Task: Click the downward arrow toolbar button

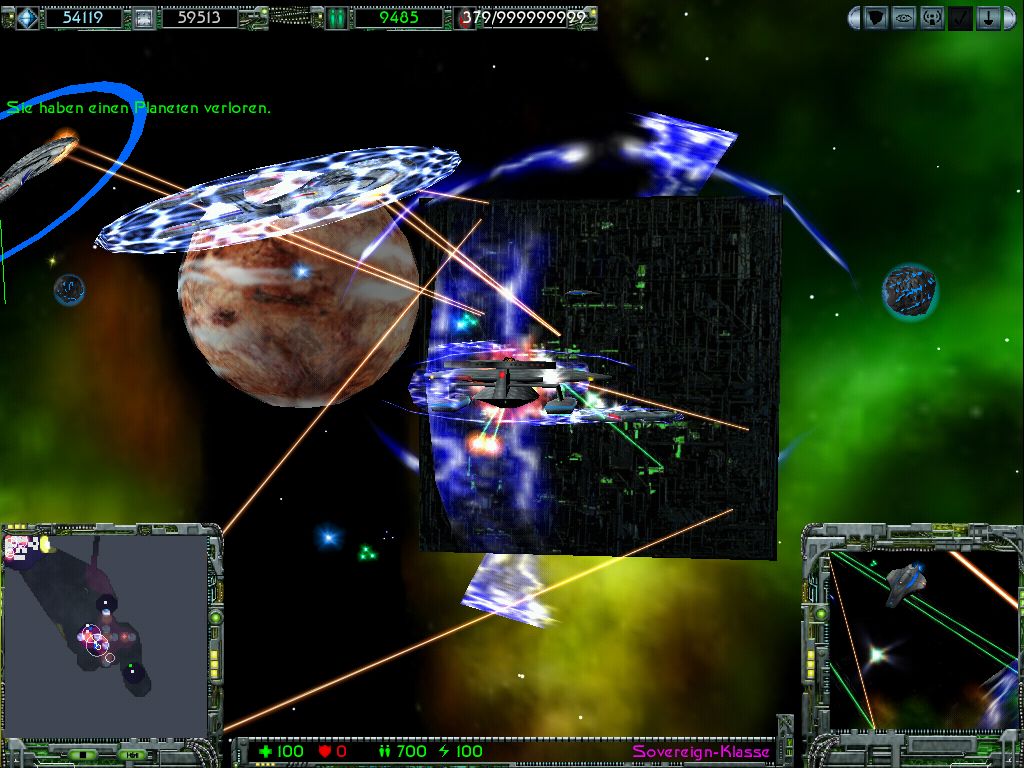Action: pyautogui.click(x=988, y=17)
